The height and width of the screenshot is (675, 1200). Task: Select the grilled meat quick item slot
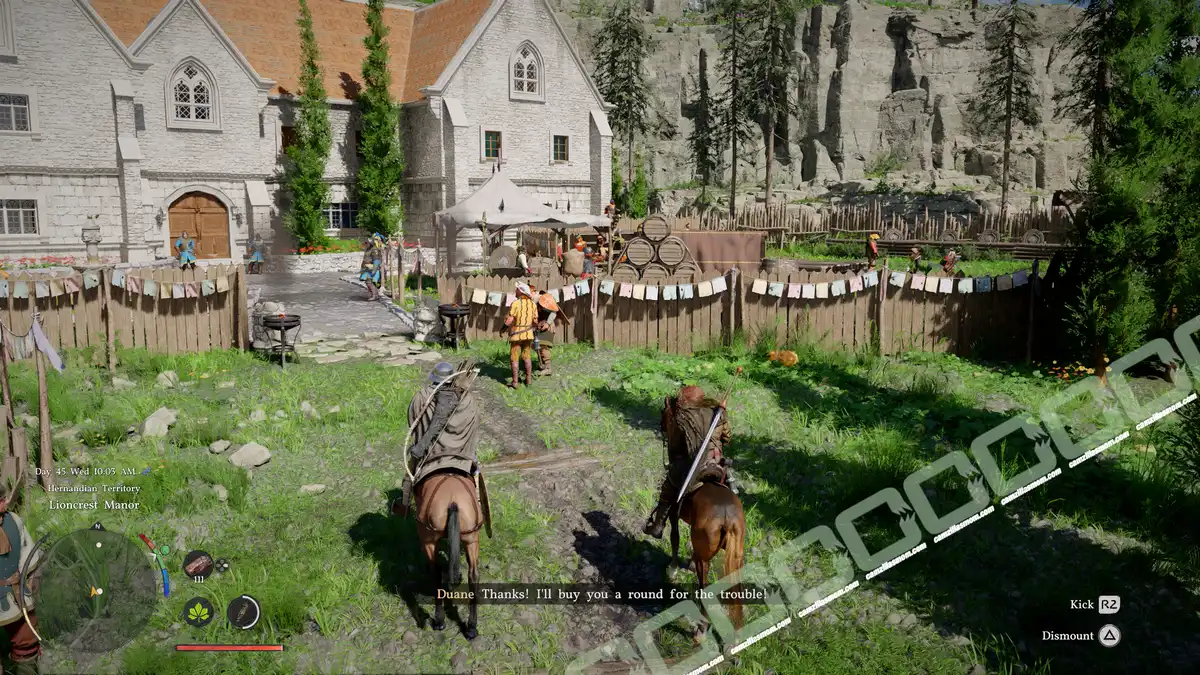point(198,563)
